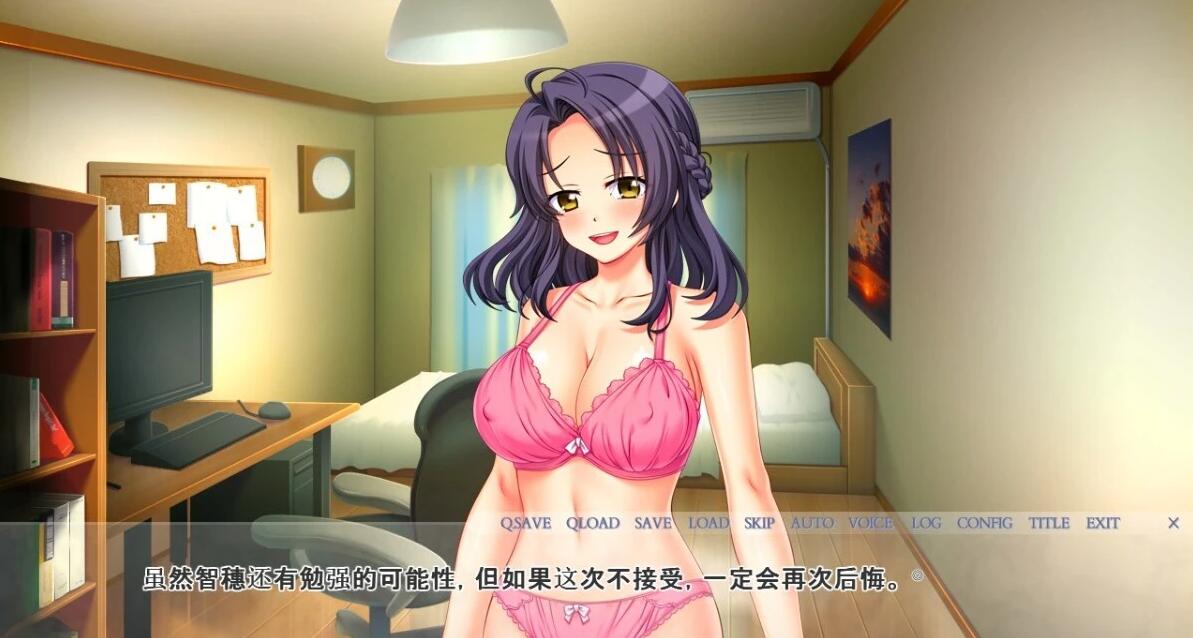
Task: Open the CONFIG settings screen
Action: pos(984,523)
